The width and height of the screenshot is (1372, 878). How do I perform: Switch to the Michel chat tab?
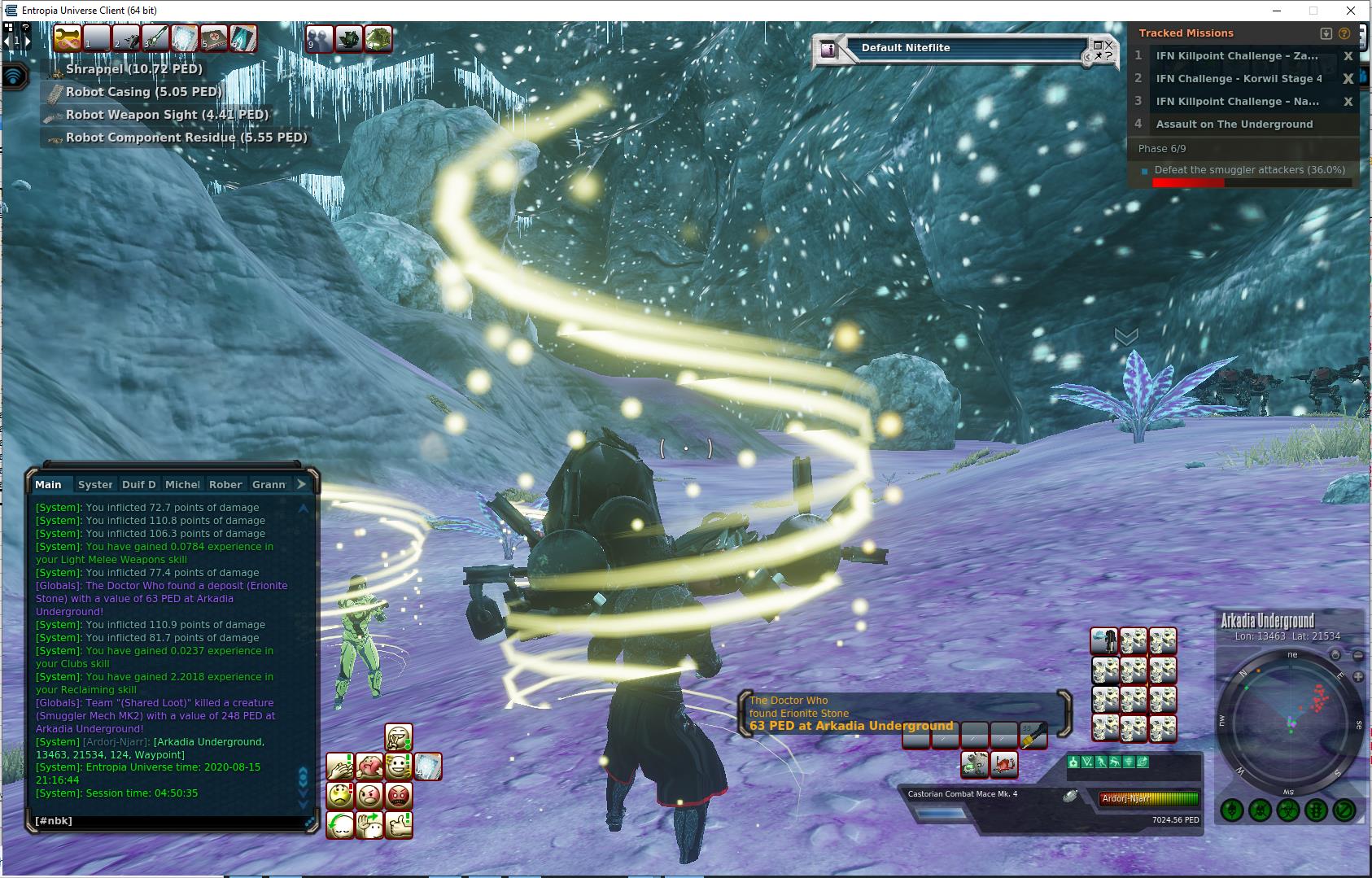pyautogui.click(x=182, y=484)
